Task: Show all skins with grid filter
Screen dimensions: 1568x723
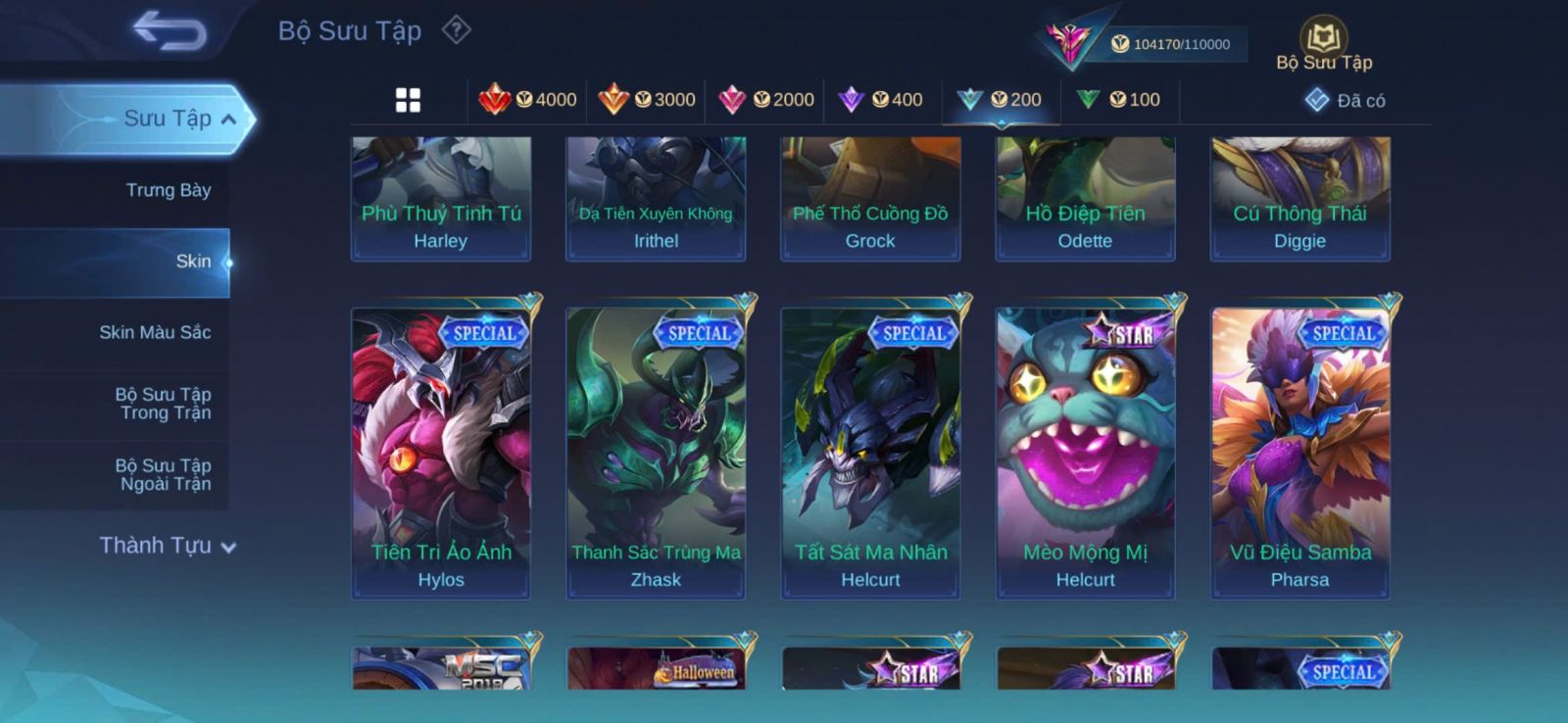Action: pos(408,100)
